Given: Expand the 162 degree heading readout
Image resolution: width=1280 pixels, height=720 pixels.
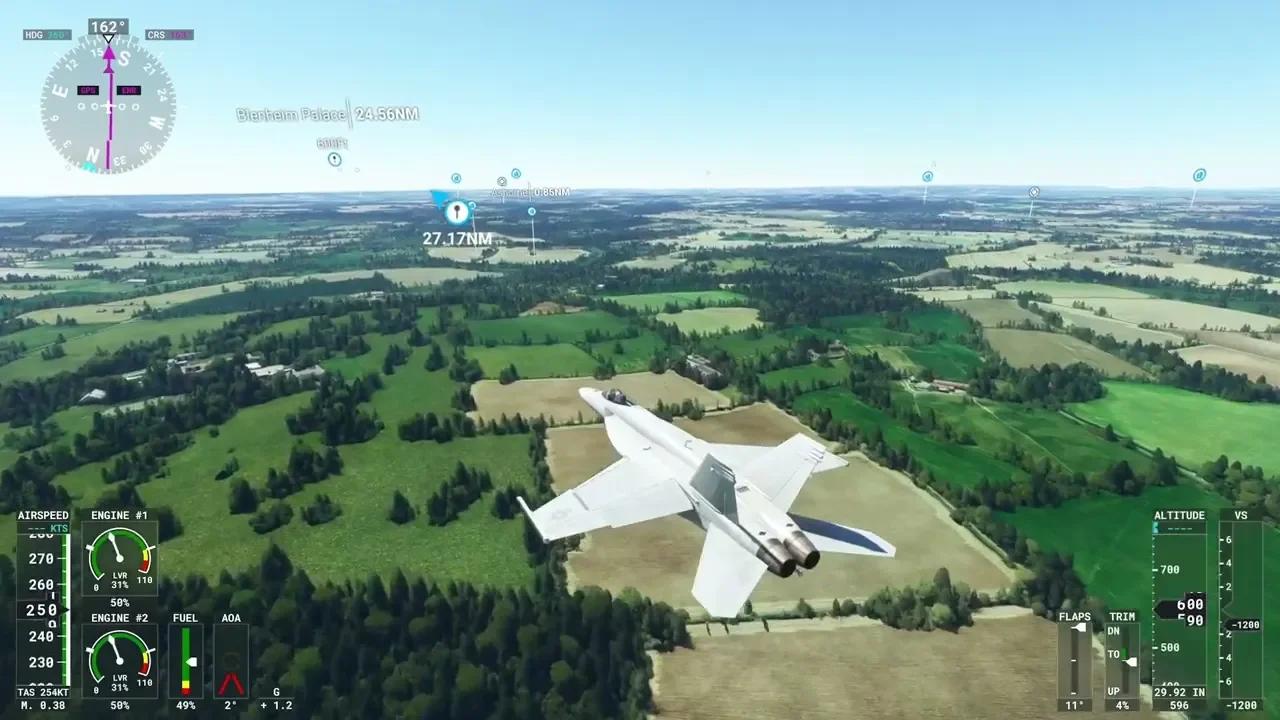Looking at the screenshot, I should pyautogui.click(x=110, y=26).
